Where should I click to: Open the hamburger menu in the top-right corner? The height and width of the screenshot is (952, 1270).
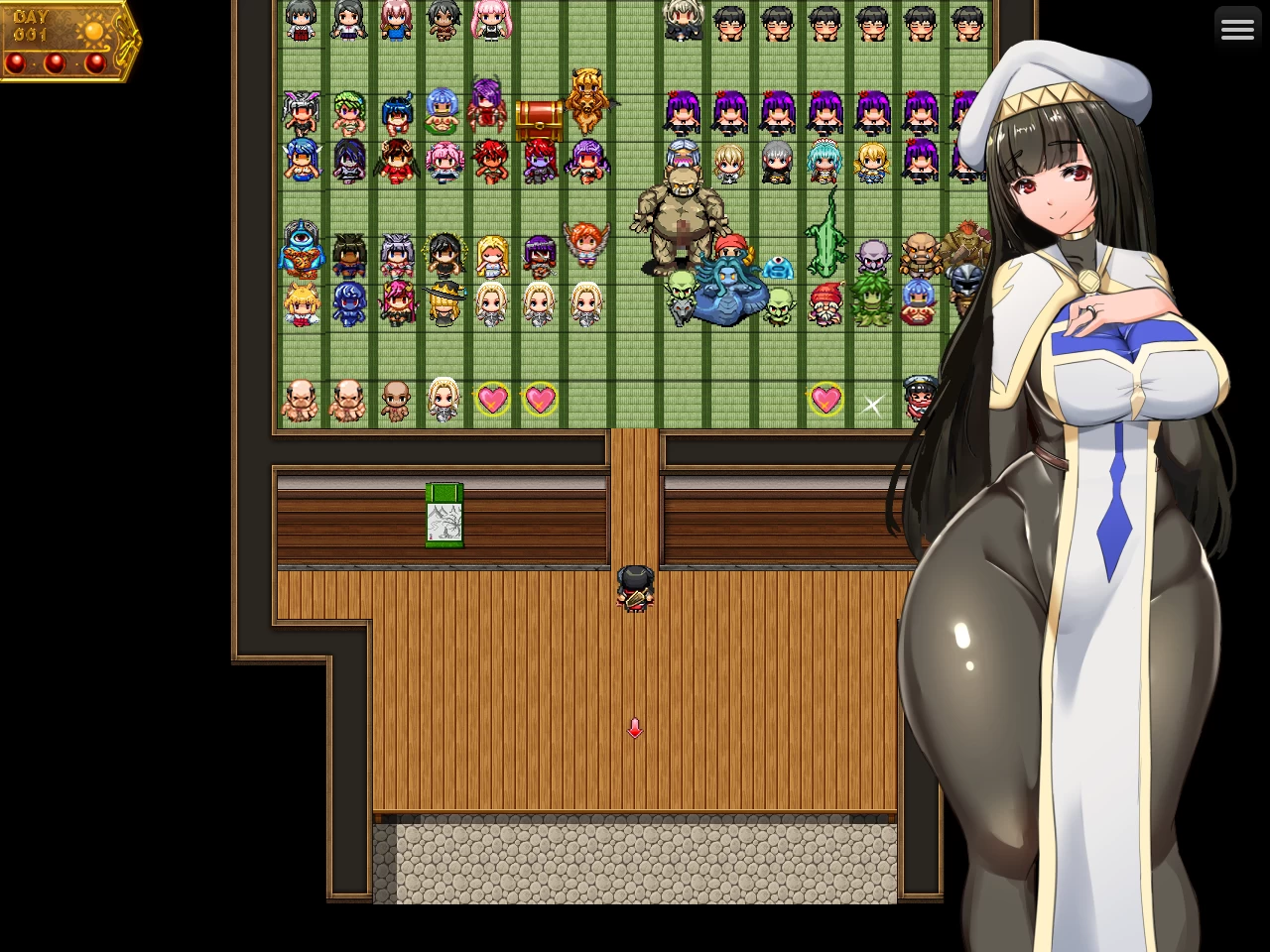click(1238, 28)
